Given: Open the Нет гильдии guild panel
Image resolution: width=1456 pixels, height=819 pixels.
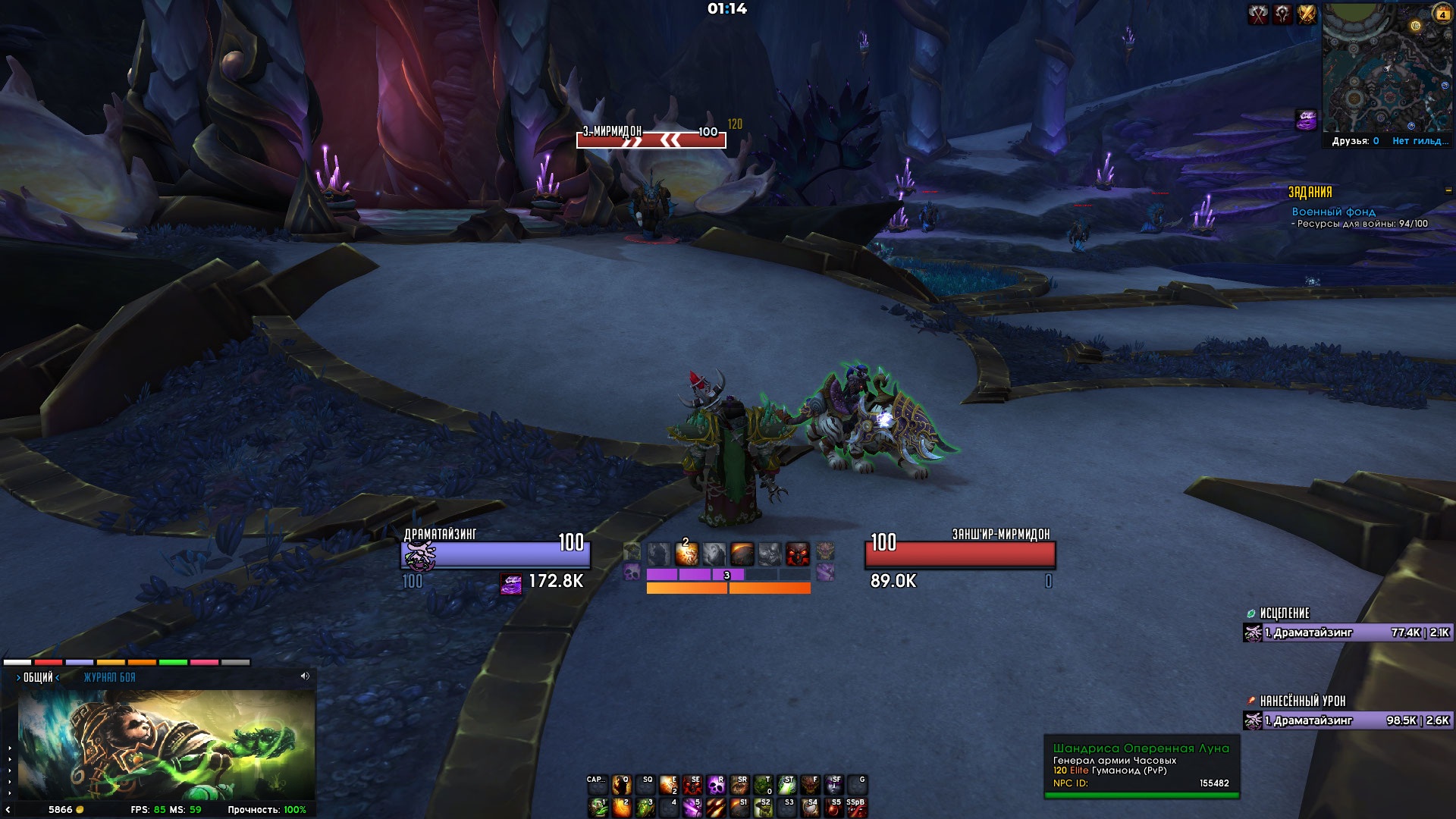Looking at the screenshot, I should pyautogui.click(x=1420, y=141).
